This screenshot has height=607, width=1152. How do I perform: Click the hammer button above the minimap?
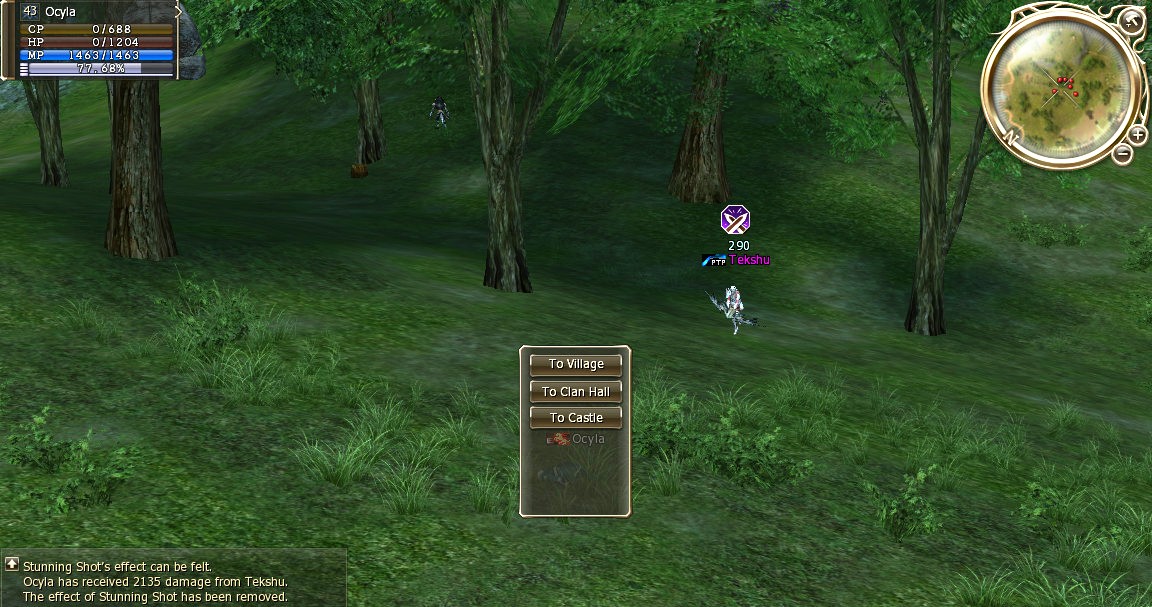[1130, 20]
